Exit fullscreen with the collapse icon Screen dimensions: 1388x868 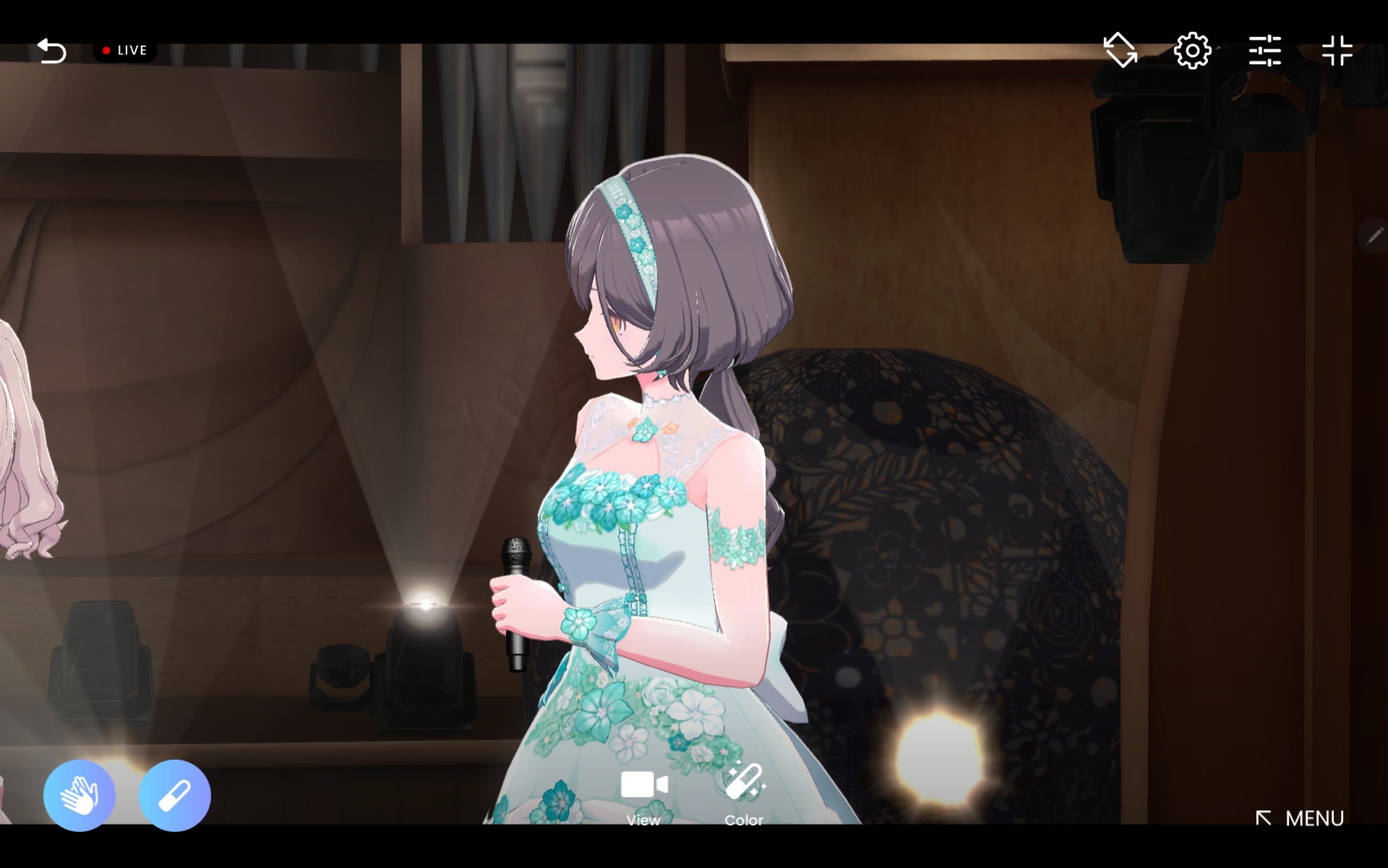(x=1337, y=51)
